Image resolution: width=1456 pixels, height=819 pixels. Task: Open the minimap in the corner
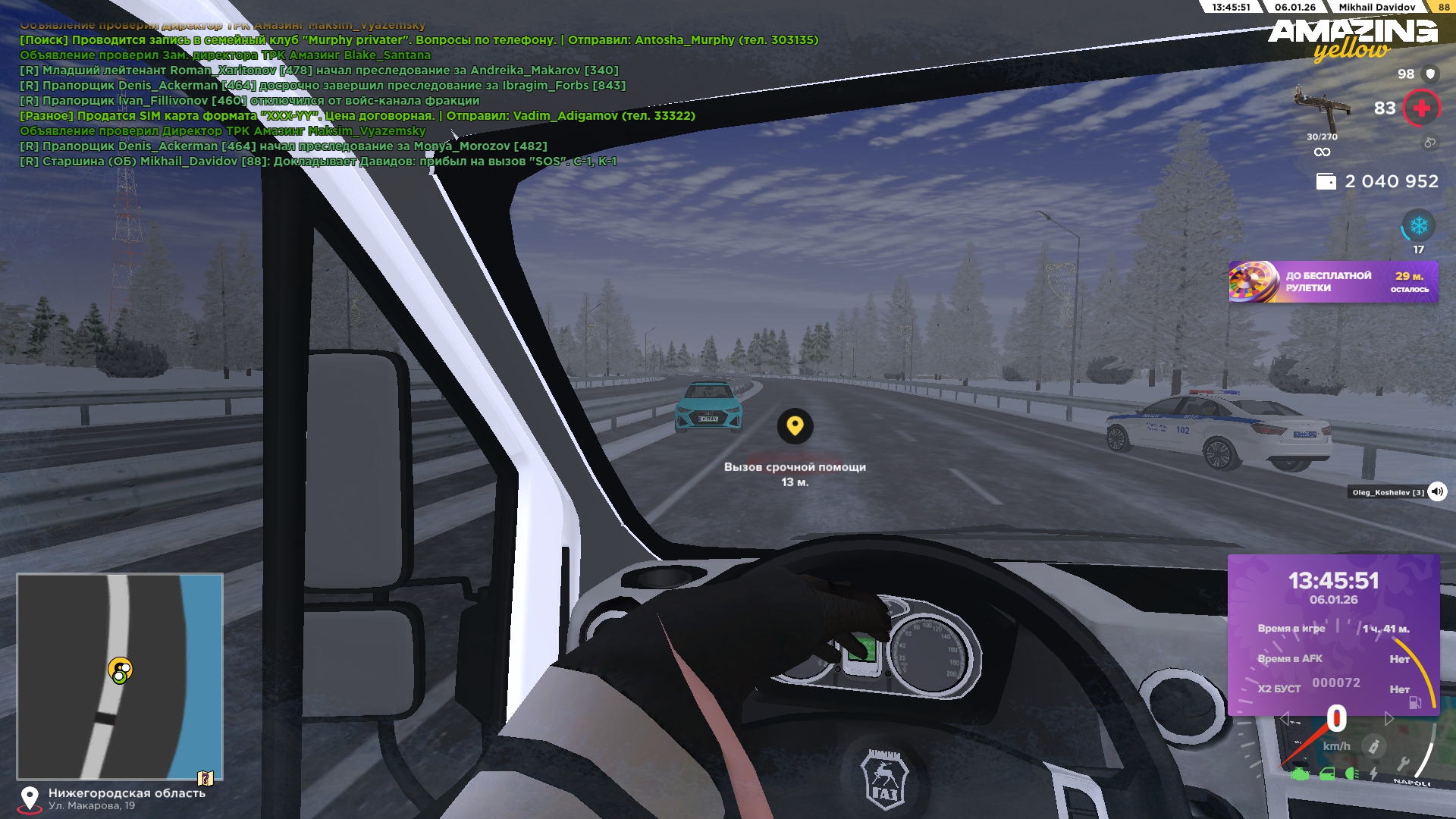coord(120,676)
